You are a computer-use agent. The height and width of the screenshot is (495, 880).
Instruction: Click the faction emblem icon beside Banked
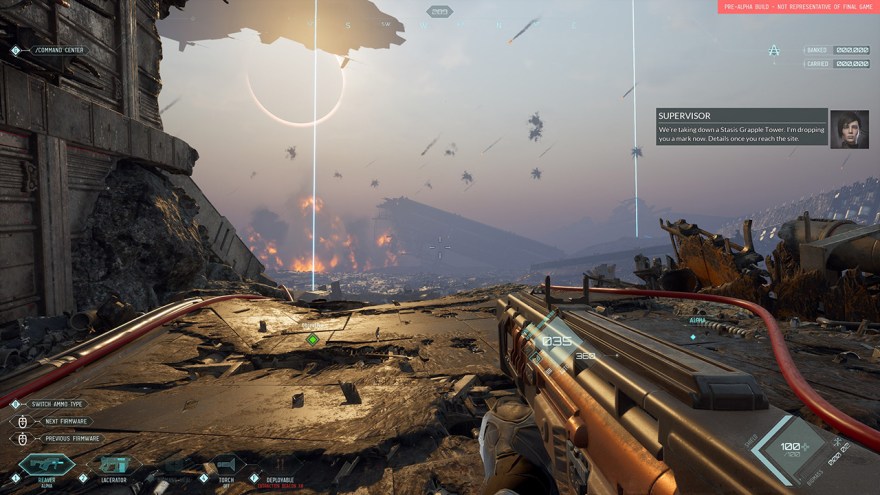click(x=773, y=50)
